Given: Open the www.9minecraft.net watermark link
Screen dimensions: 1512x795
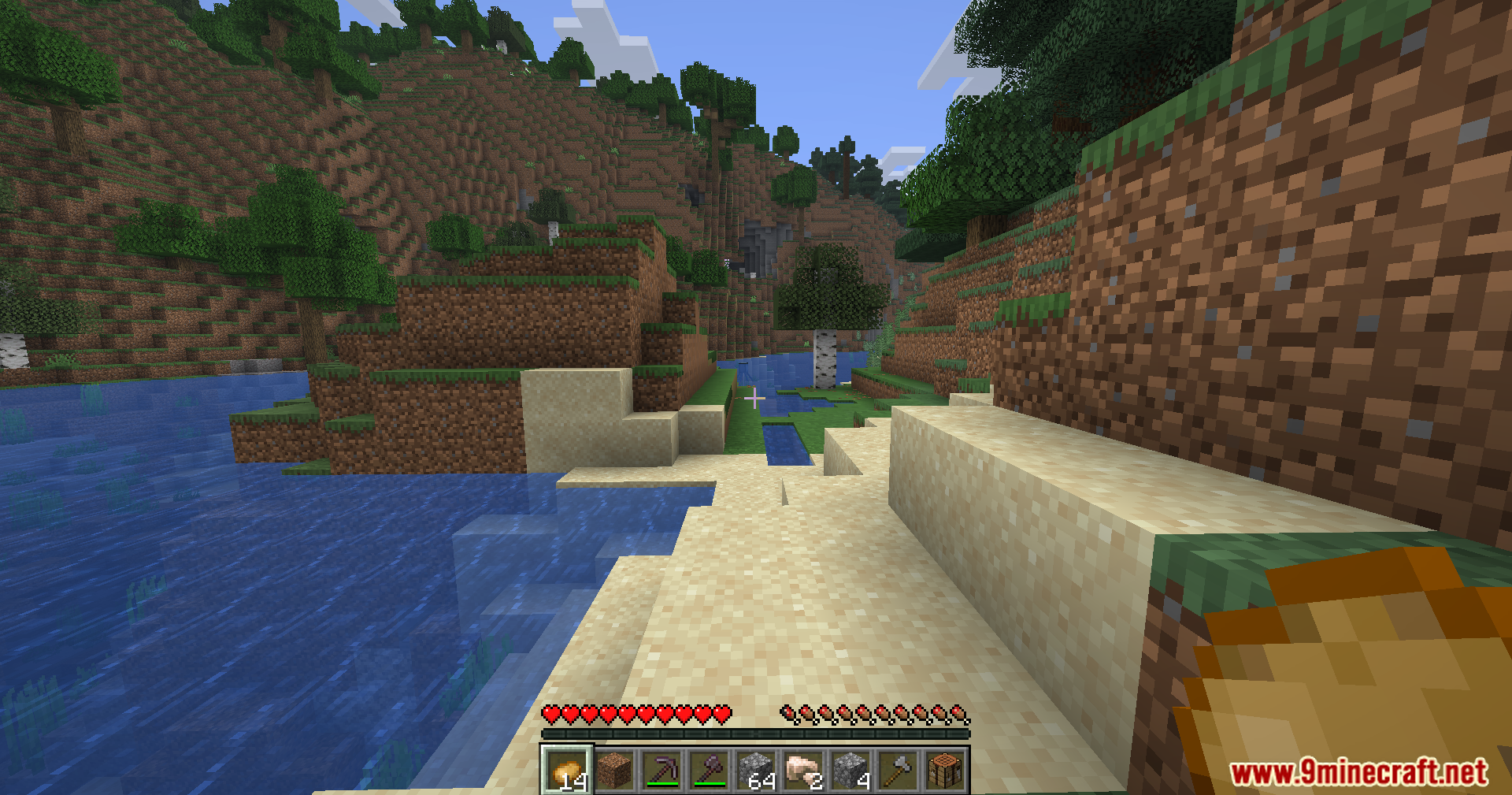Looking at the screenshot, I should pos(1359,772).
